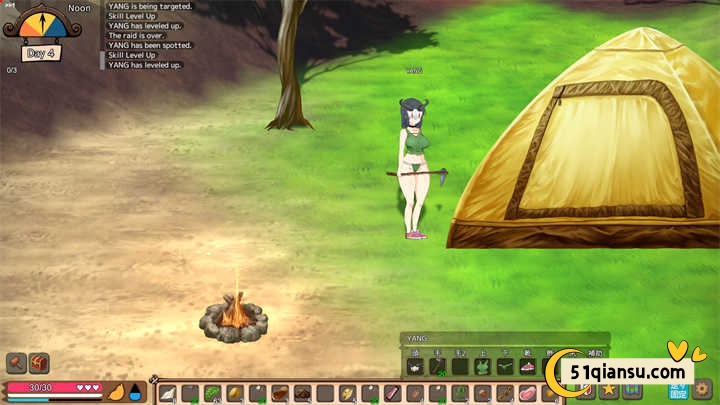Open the hammer crafting menu
Viewport: 720px width, 405px height.
[16, 363]
